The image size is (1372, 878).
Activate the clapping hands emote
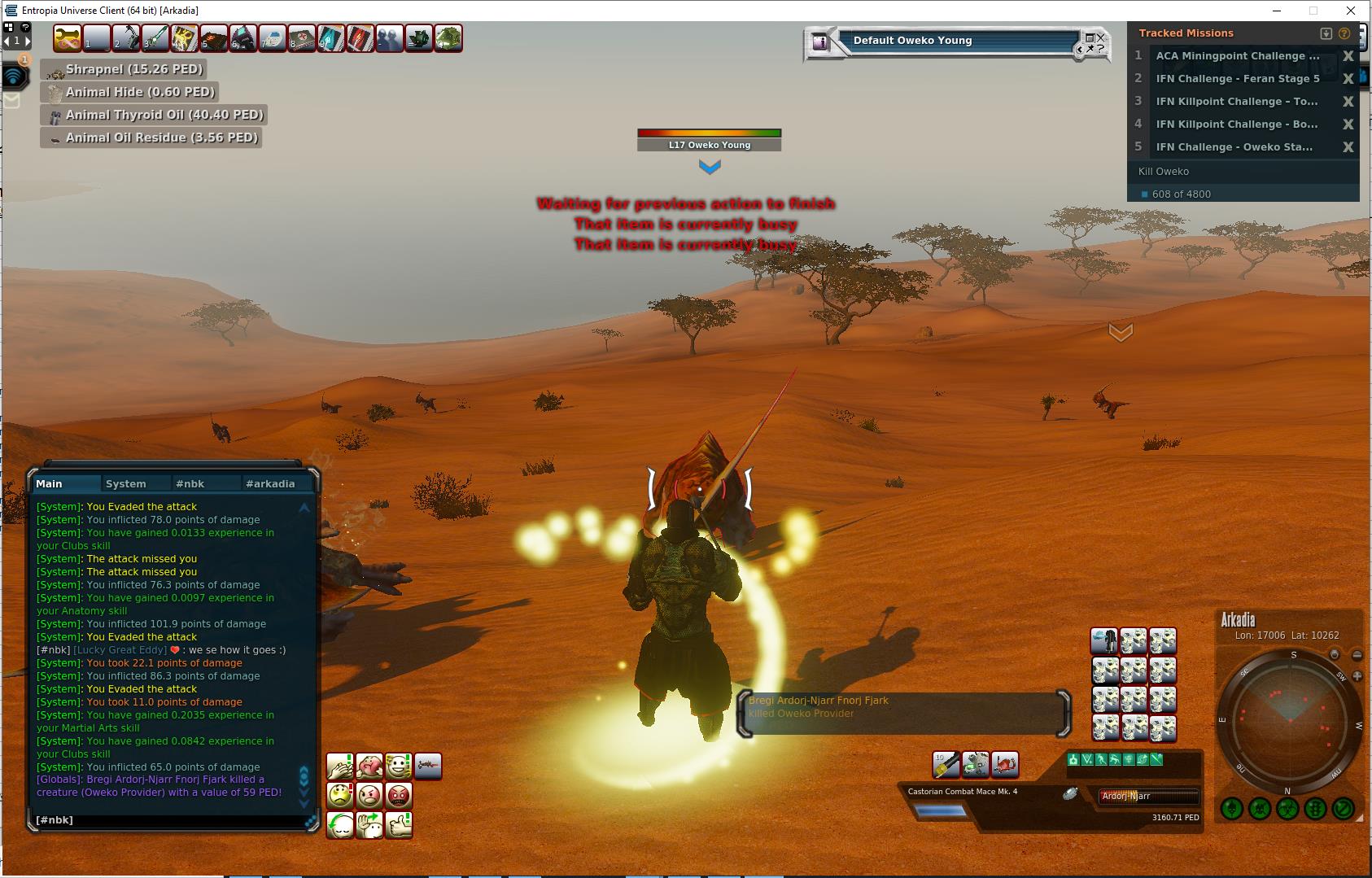point(340,766)
